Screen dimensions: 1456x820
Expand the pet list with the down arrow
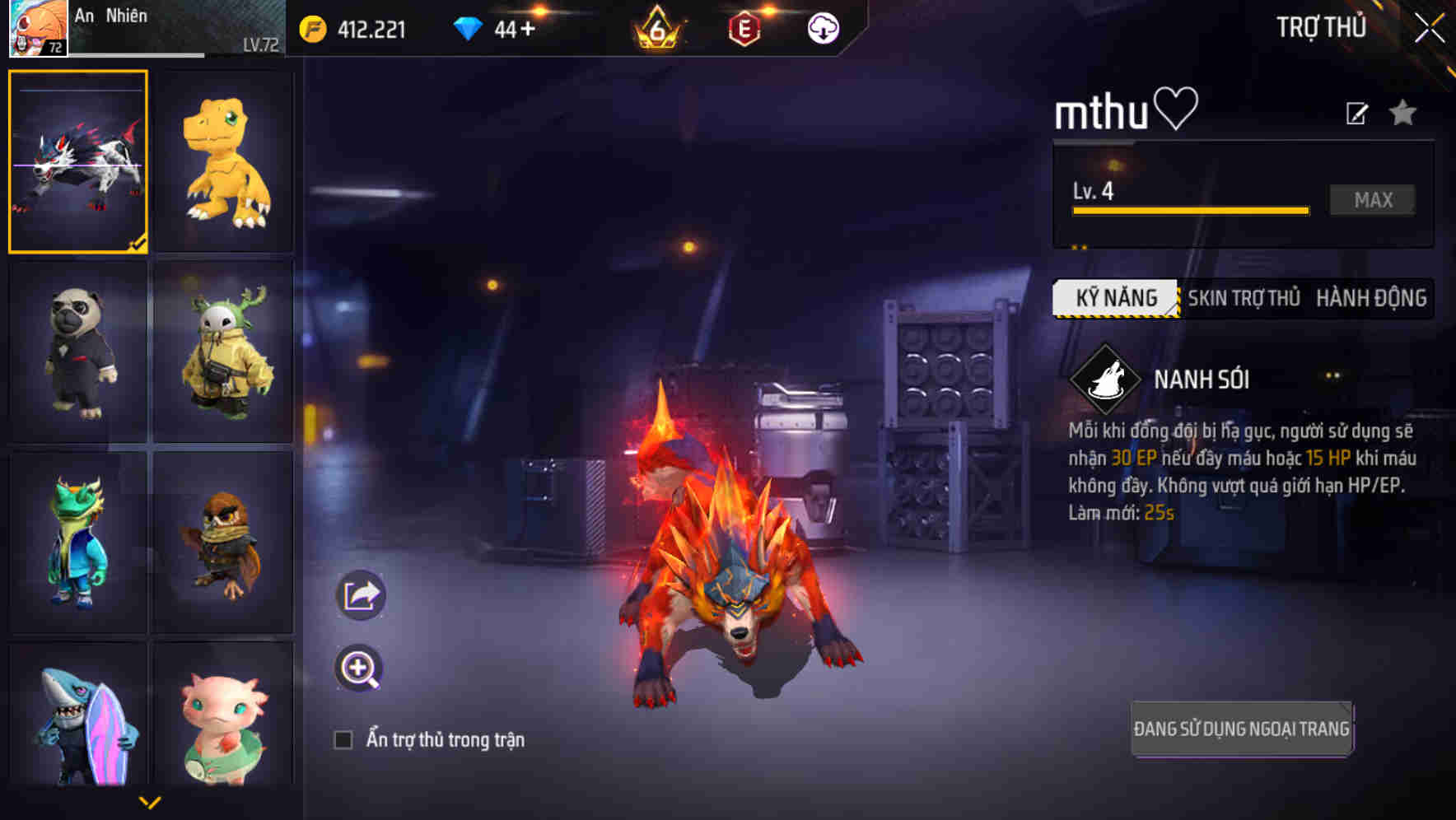pyautogui.click(x=150, y=800)
